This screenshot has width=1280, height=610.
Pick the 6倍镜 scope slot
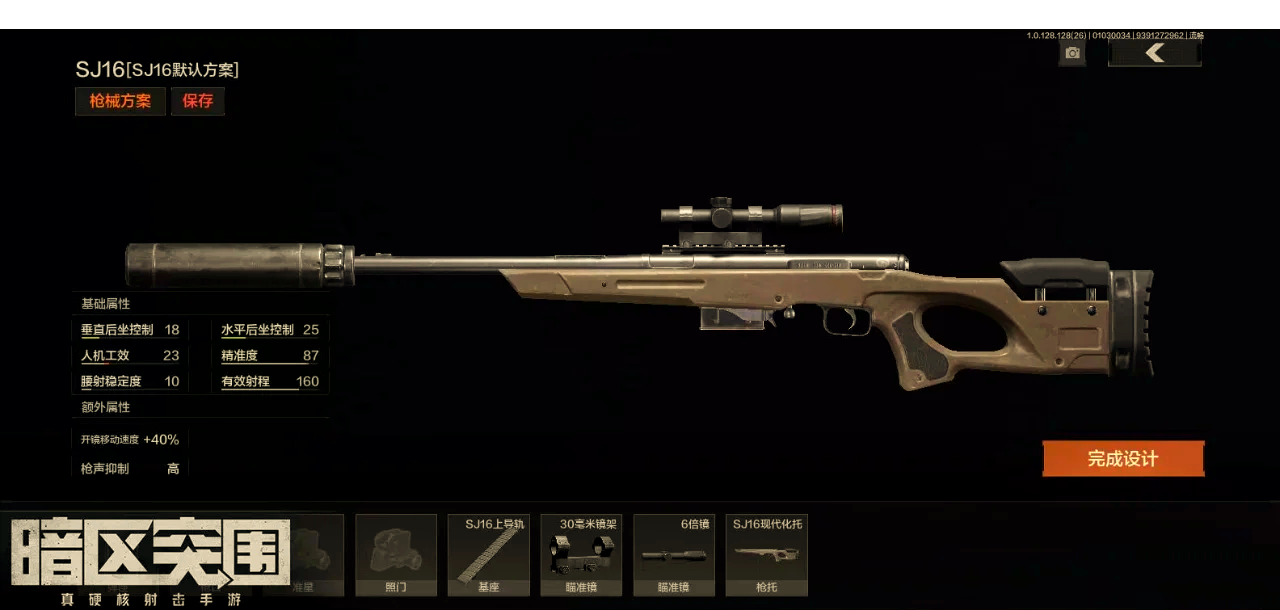674,555
